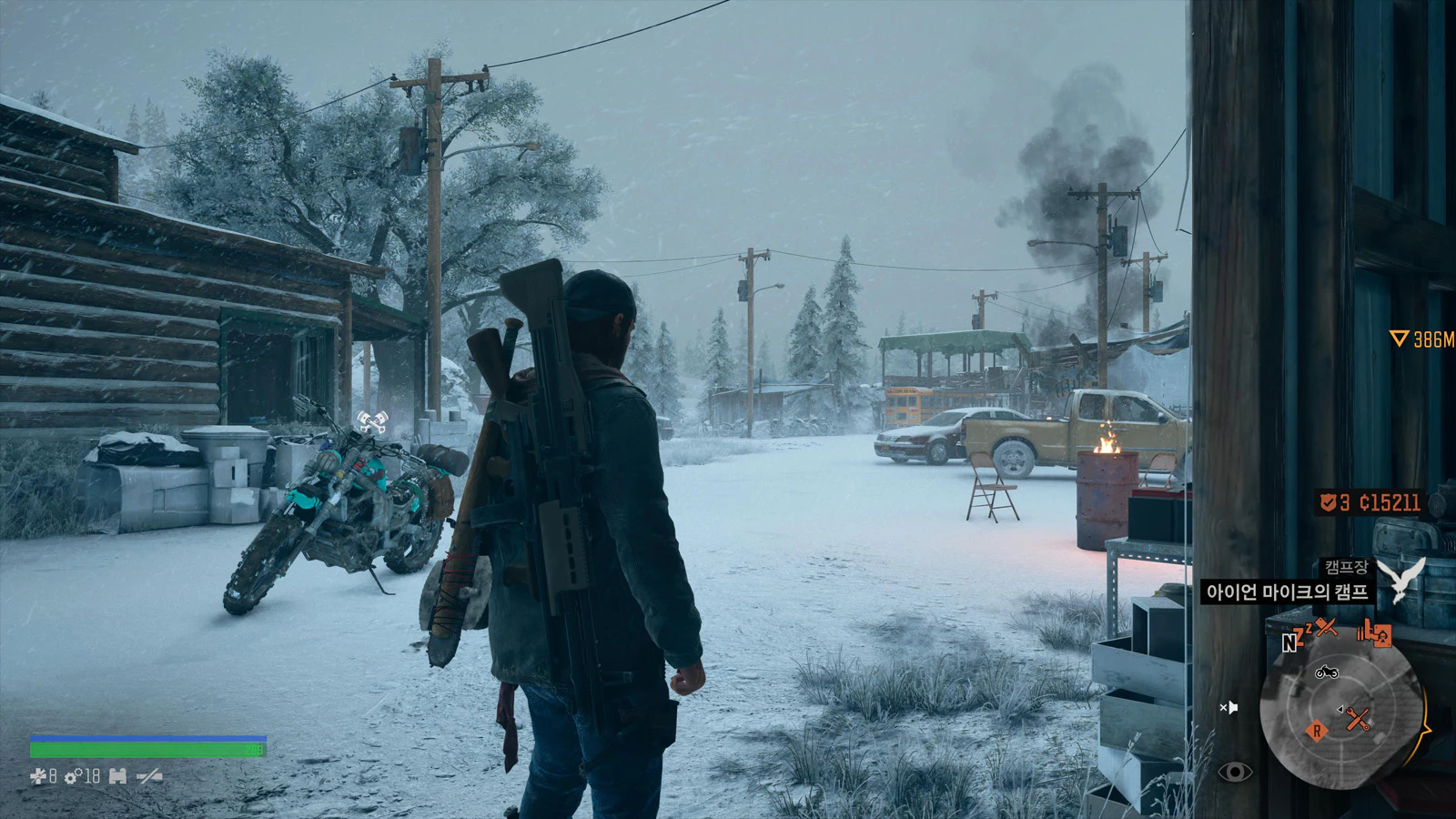Click the white eagle camp emblem
The image size is (1456, 819).
pyautogui.click(x=1401, y=580)
